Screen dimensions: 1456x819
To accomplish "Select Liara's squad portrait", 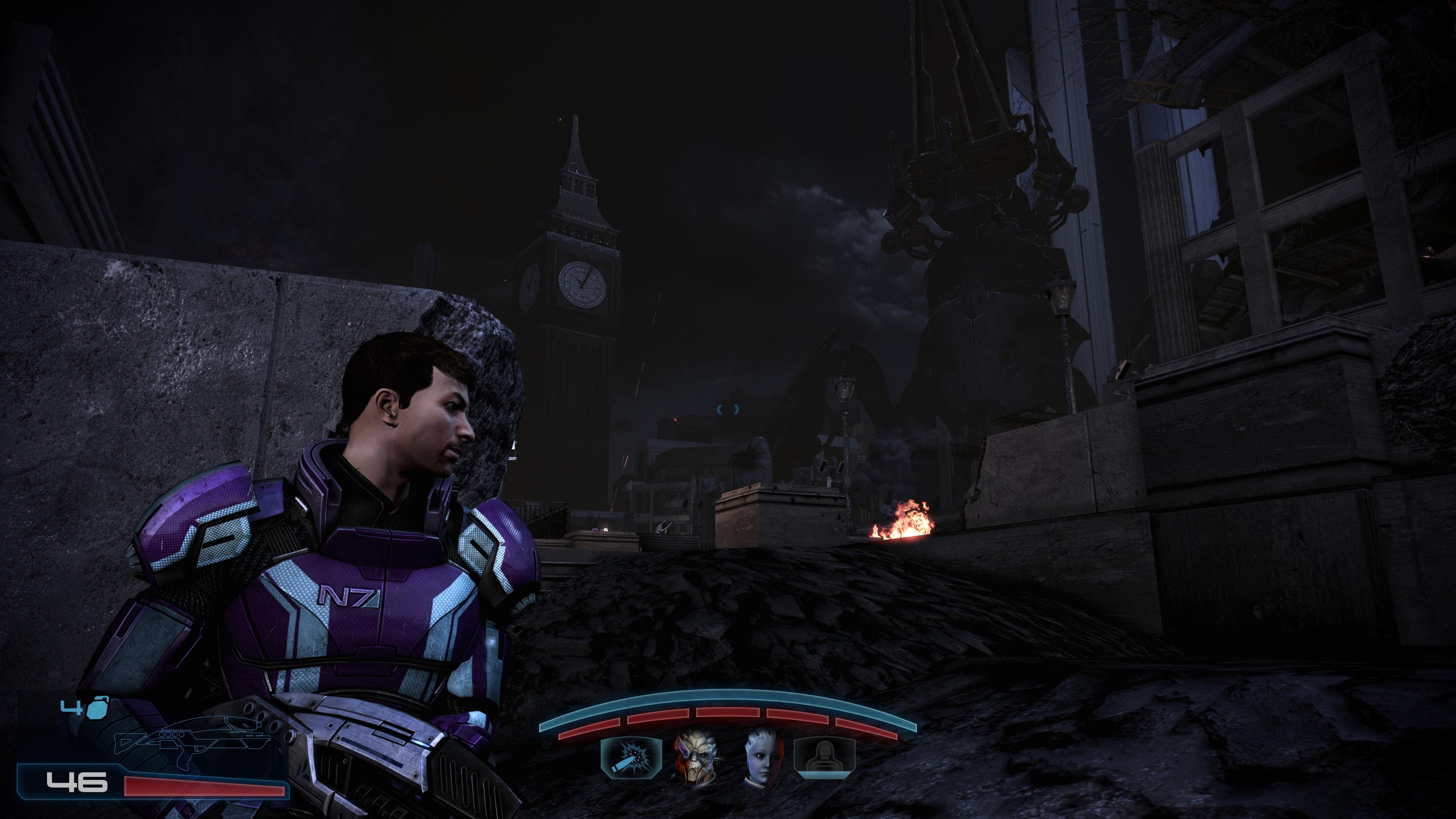I will pyautogui.click(x=762, y=758).
